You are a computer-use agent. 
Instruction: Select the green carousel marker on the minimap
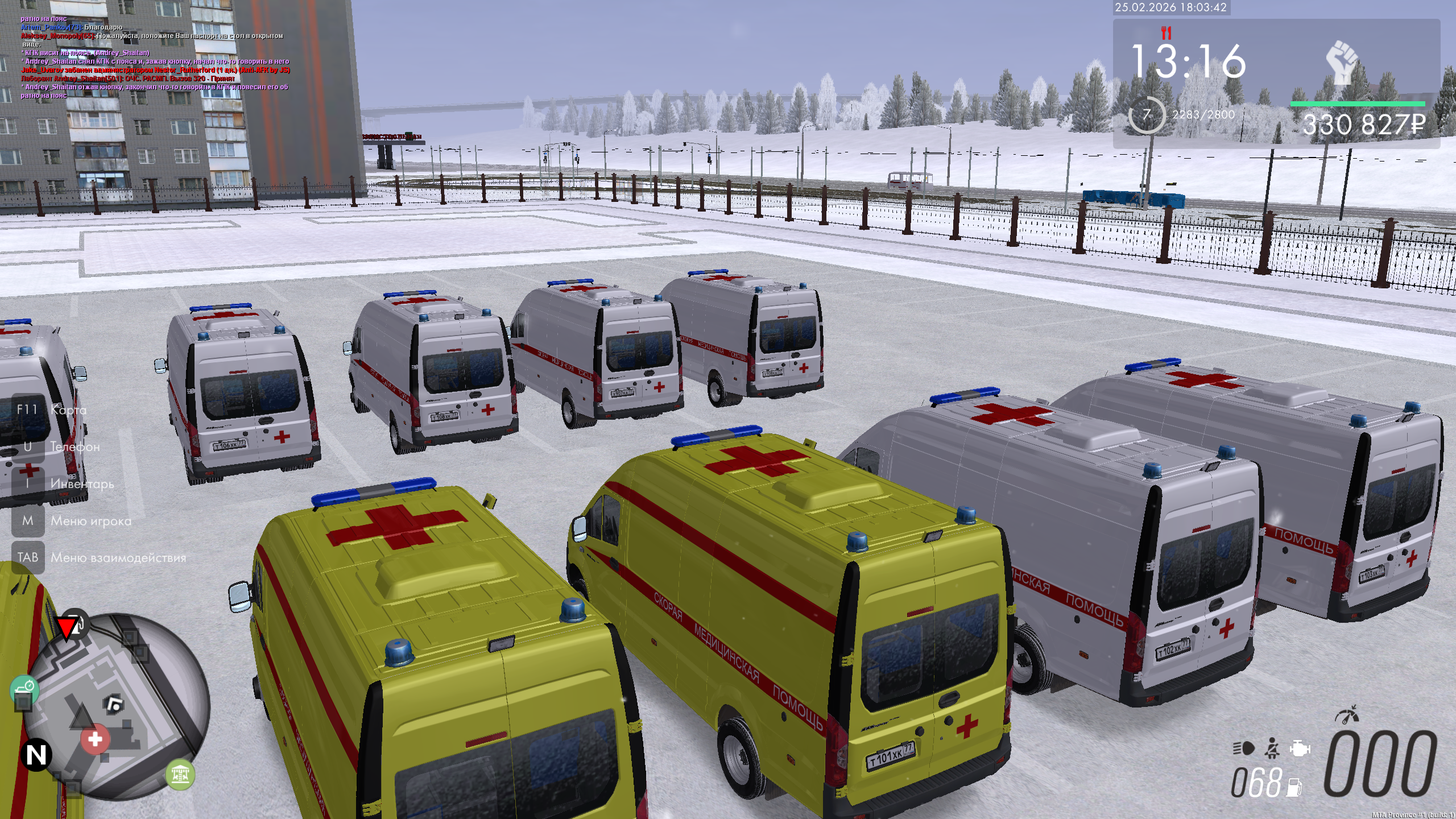[x=180, y=774]
